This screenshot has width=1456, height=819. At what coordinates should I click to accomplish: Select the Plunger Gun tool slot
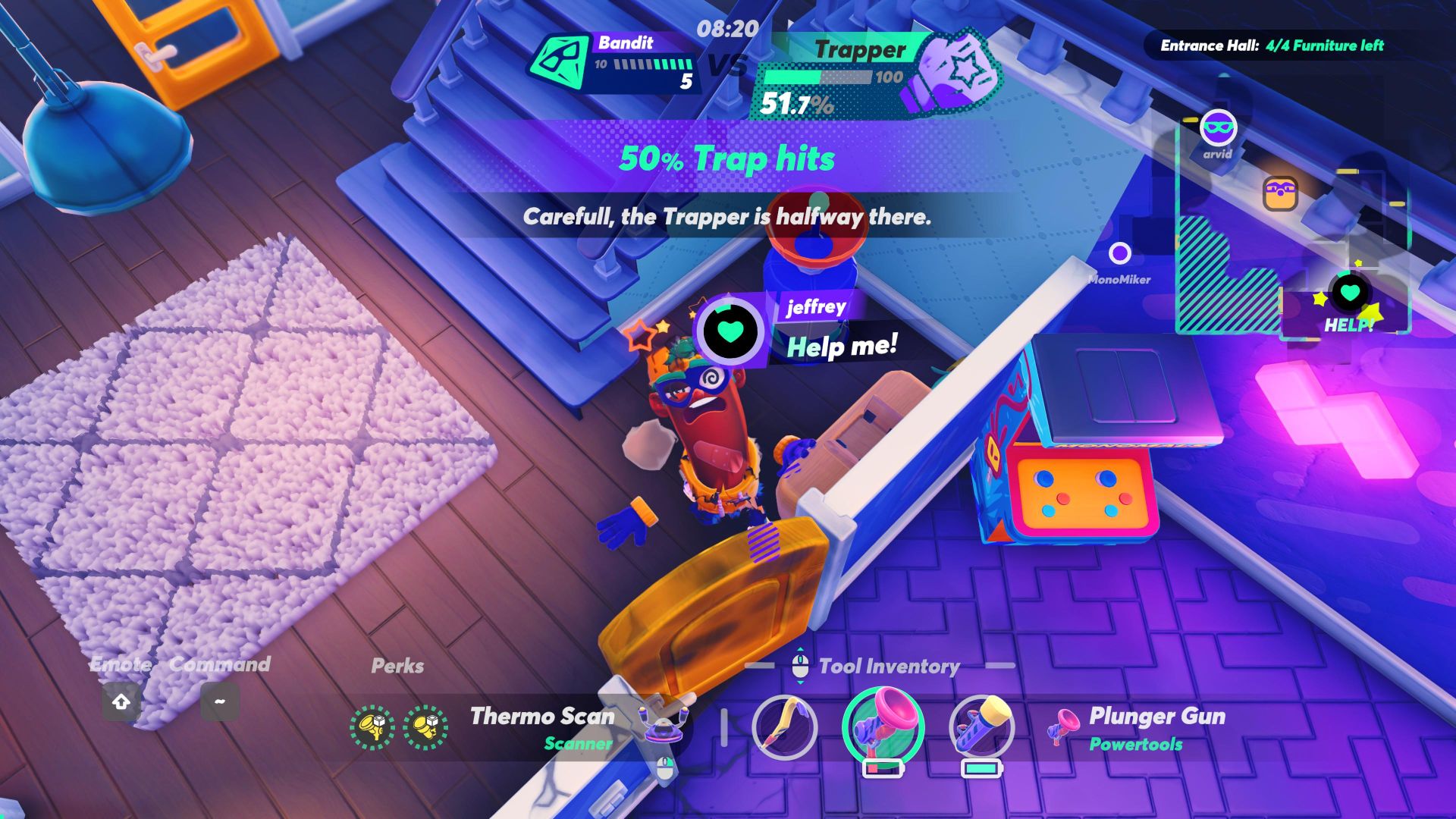[883, 727]
